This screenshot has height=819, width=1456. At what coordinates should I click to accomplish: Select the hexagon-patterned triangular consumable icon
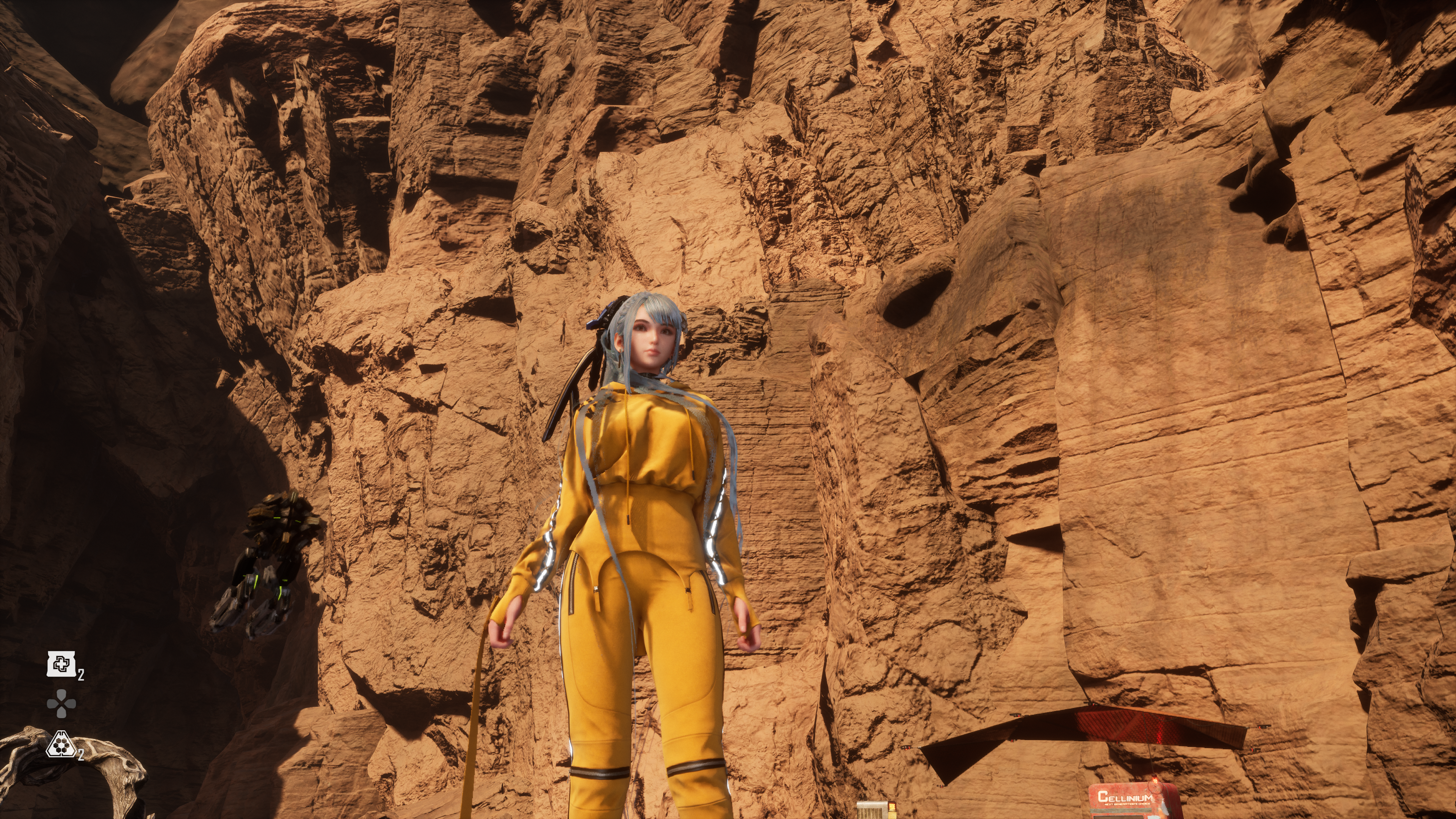(60, 745)
